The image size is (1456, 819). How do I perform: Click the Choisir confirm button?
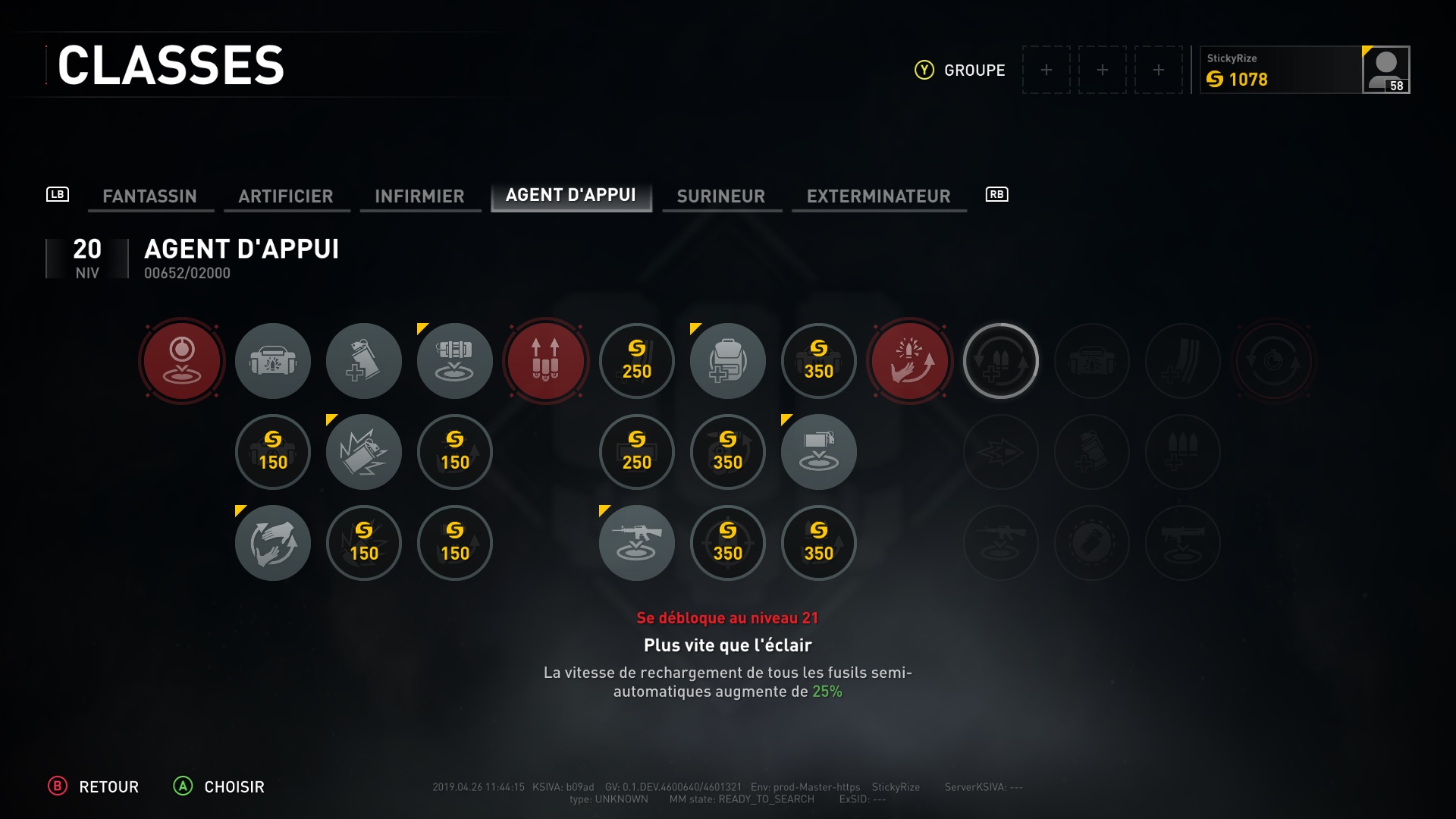[219, 786]
